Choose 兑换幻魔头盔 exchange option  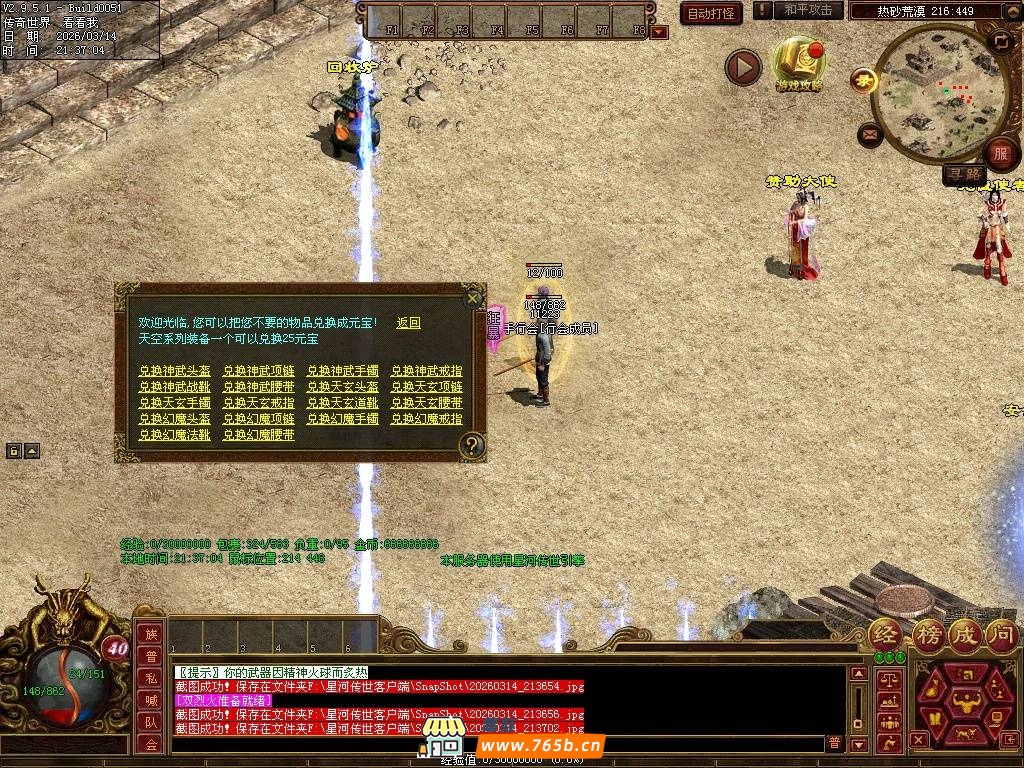click(x=167, y=419)
